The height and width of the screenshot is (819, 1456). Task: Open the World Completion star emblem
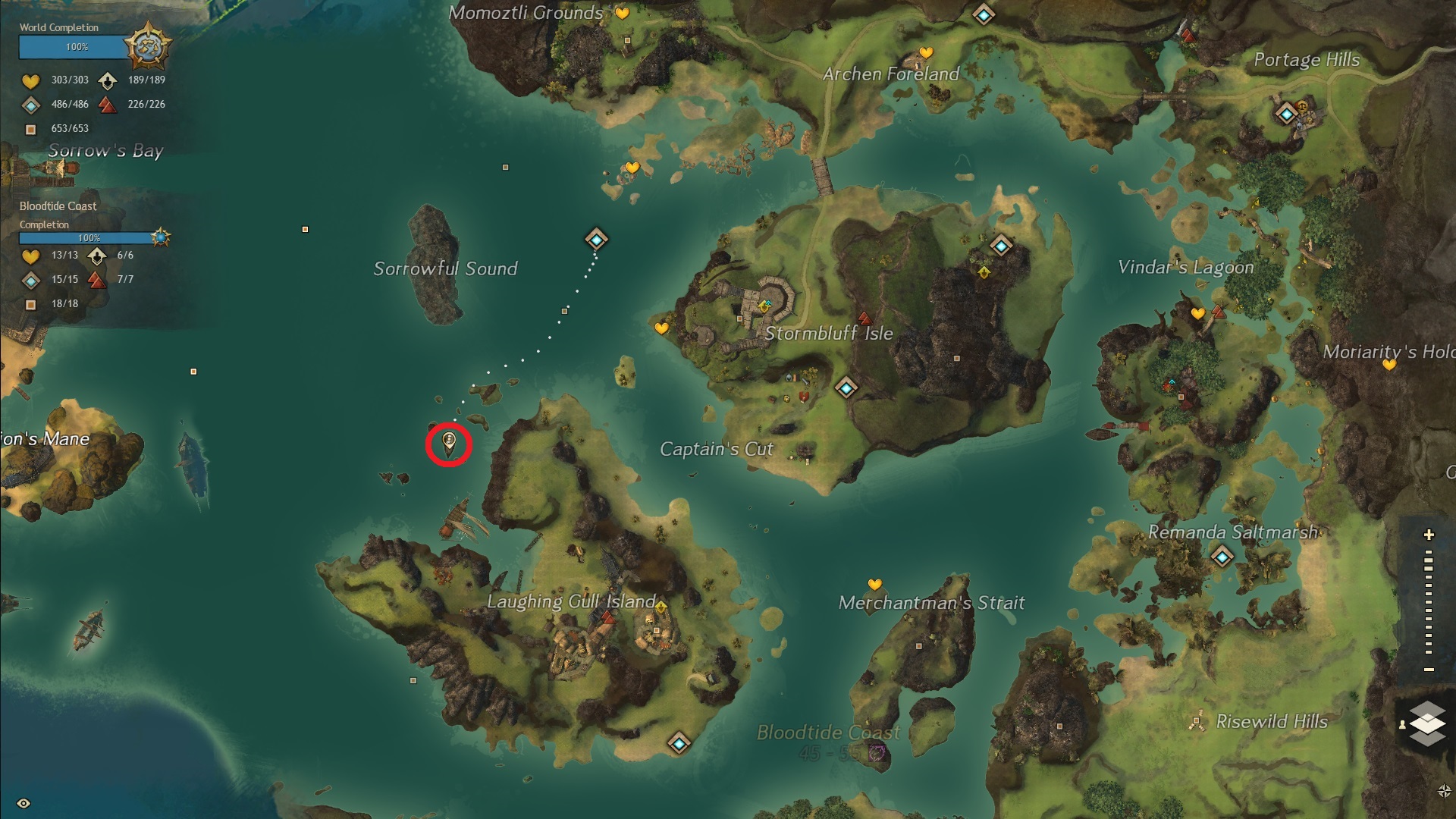coord(148,45)
